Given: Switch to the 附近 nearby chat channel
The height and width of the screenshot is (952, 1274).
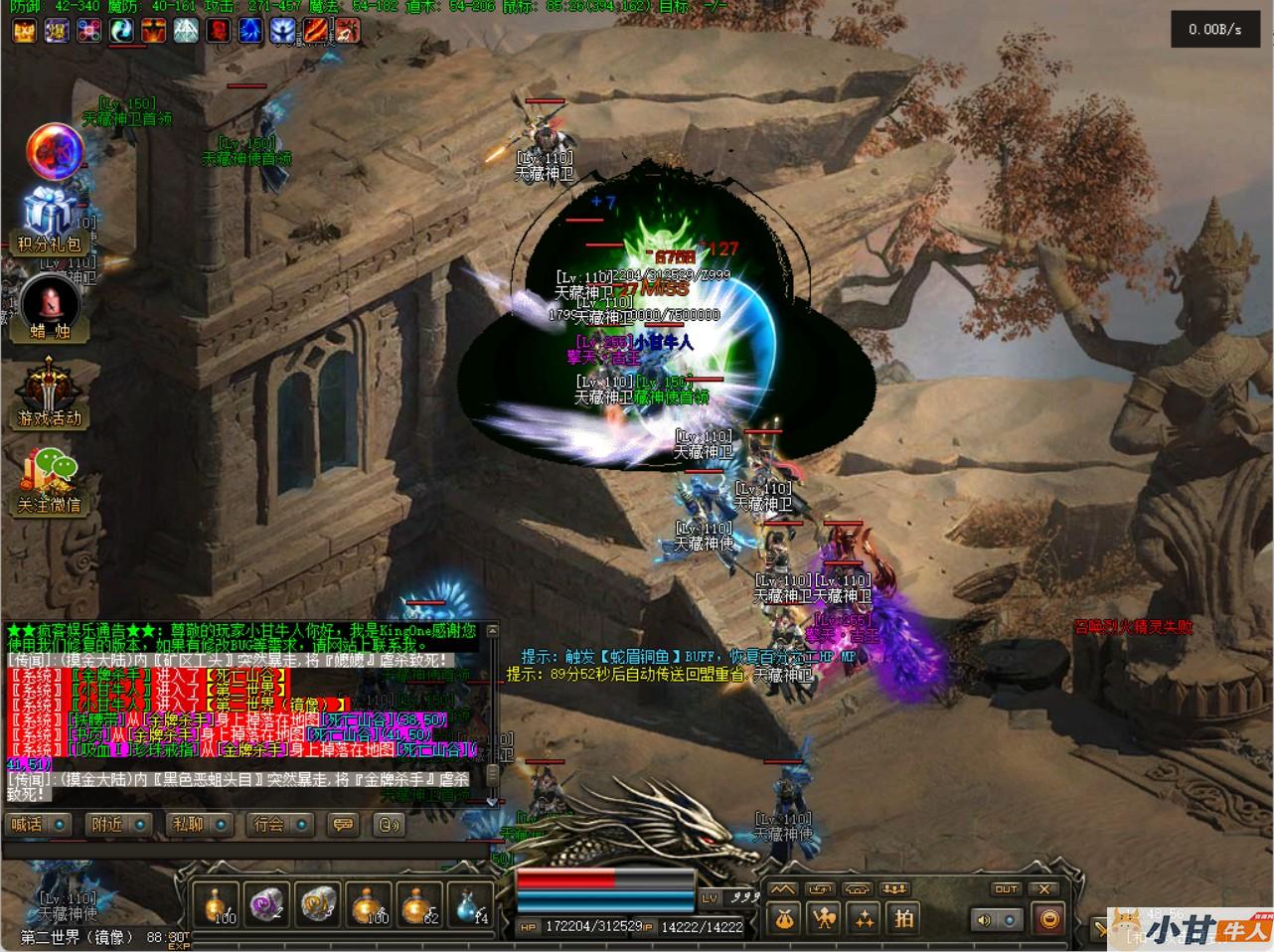Looking at the screenshot, I should pos(120,824).
